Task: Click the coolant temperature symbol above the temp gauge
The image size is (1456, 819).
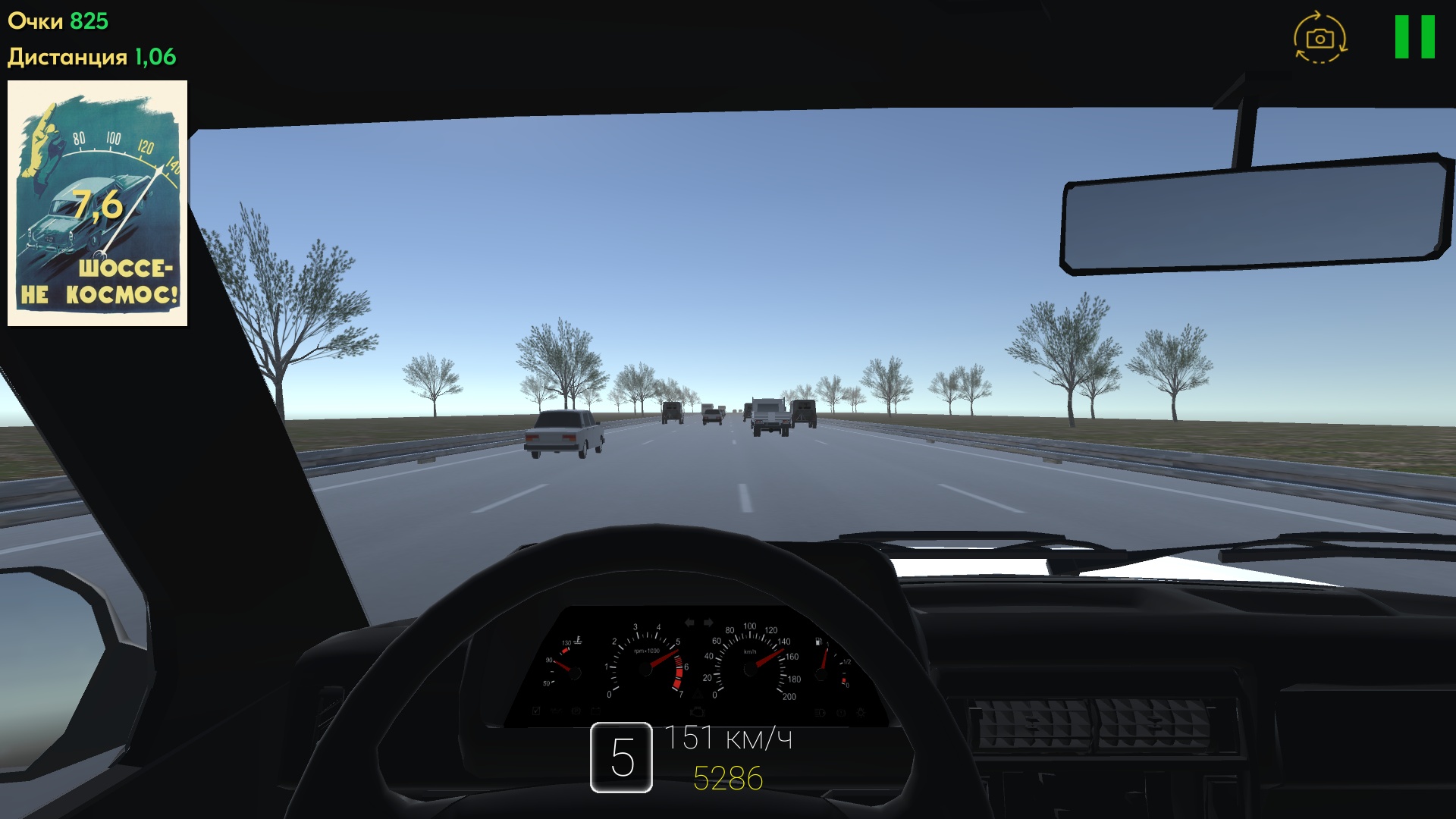Action: [x=577, y=640]
